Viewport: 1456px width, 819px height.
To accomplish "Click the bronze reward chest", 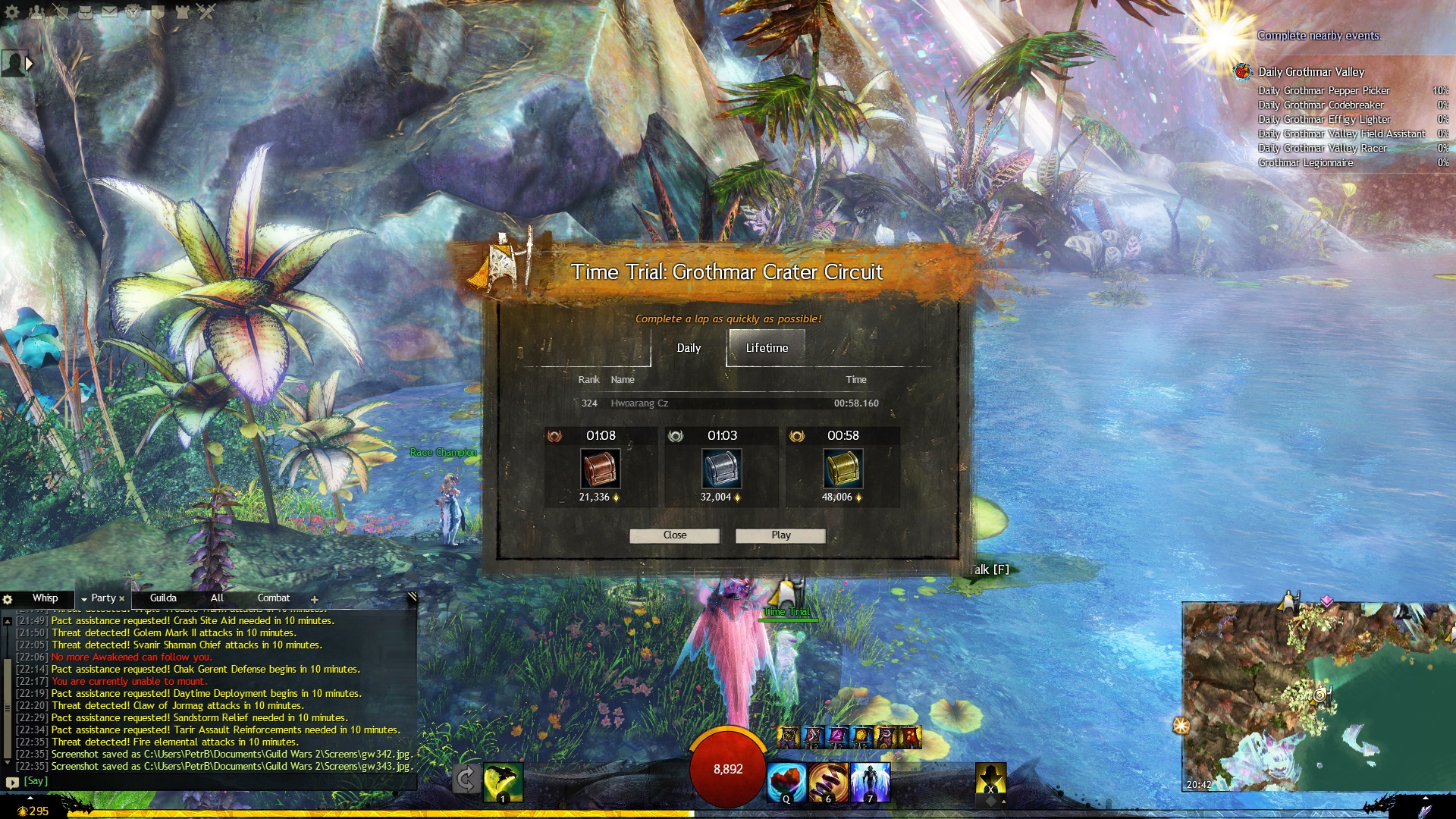I will tap(600, 468).
